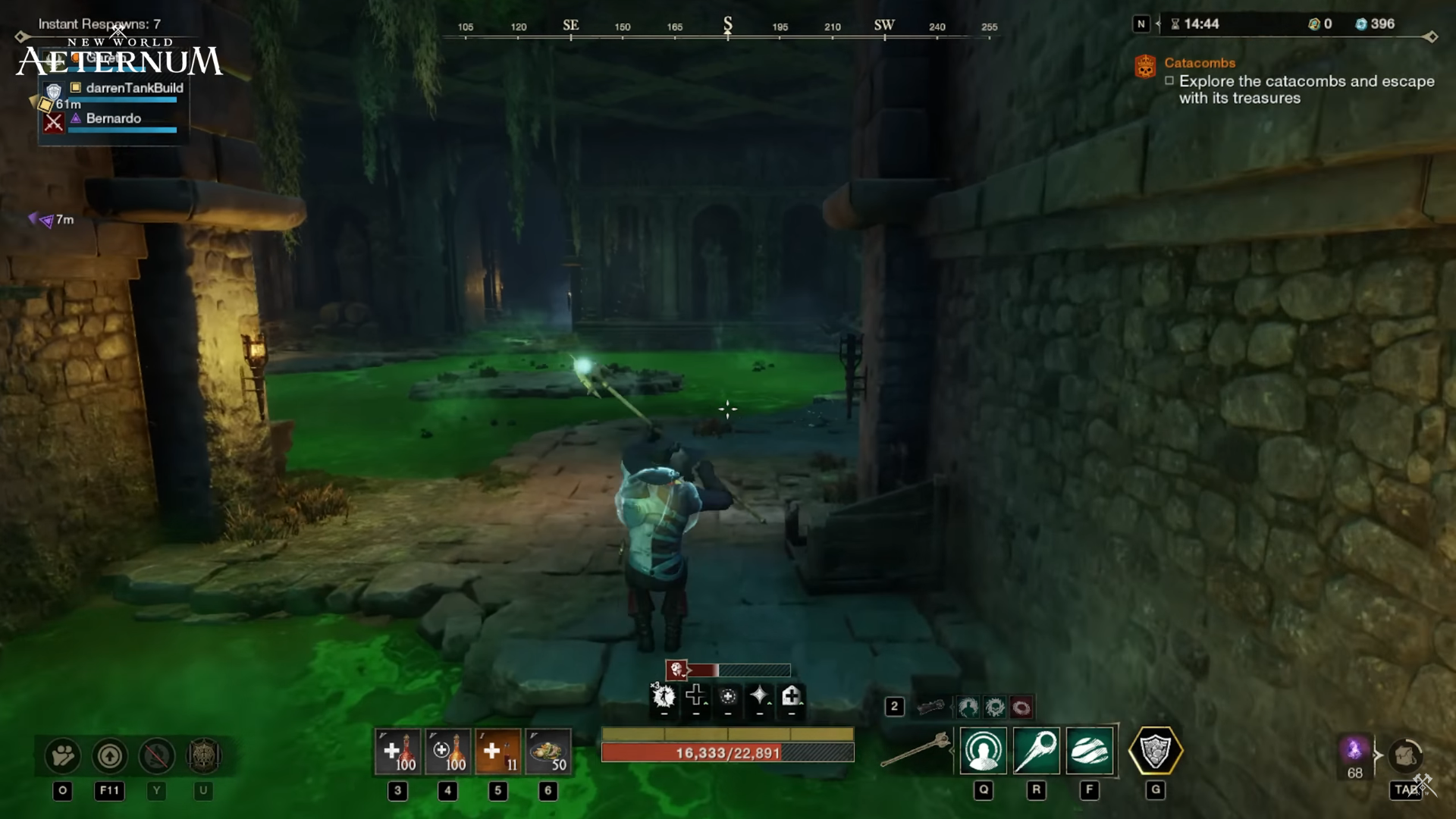The width and height of the screenshot is (1456, 819).
Task: Eat the food dish in the hotbar
Action: pyautogui.click(x=548, y=752)
